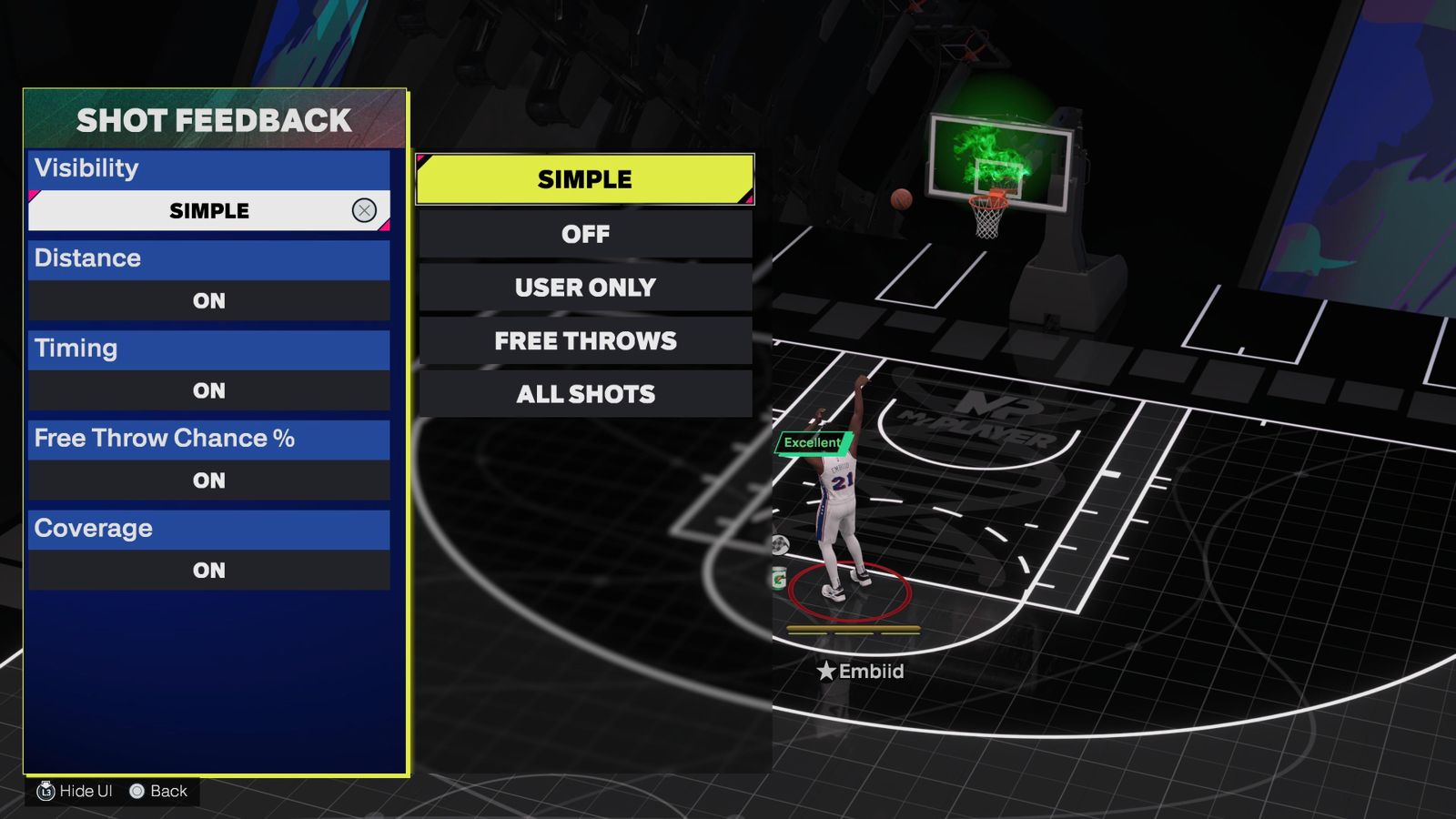Disable the Free Throw Chance % option
The width and height of the screenshot is (1456, 819).
(x=208, y=480)
